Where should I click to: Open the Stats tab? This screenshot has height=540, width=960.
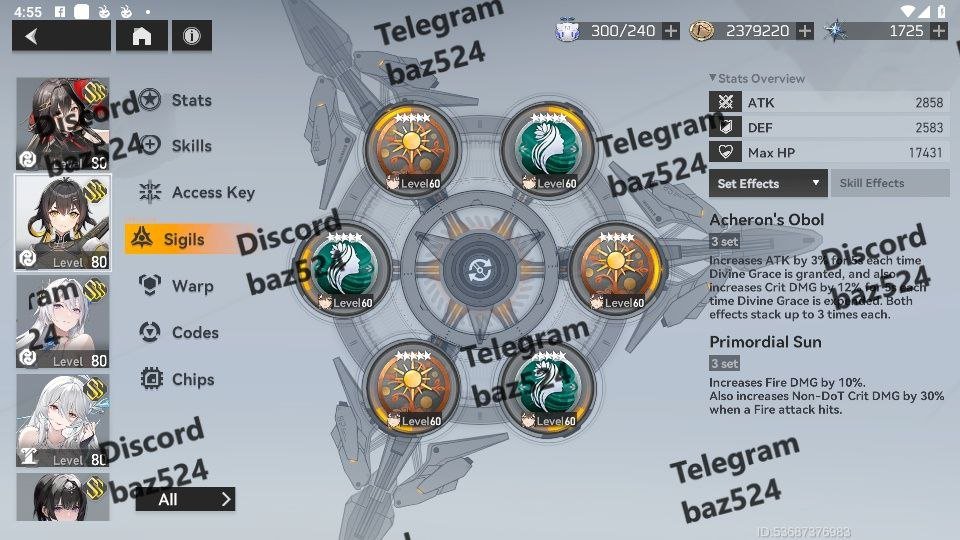(x=190, y=100)
